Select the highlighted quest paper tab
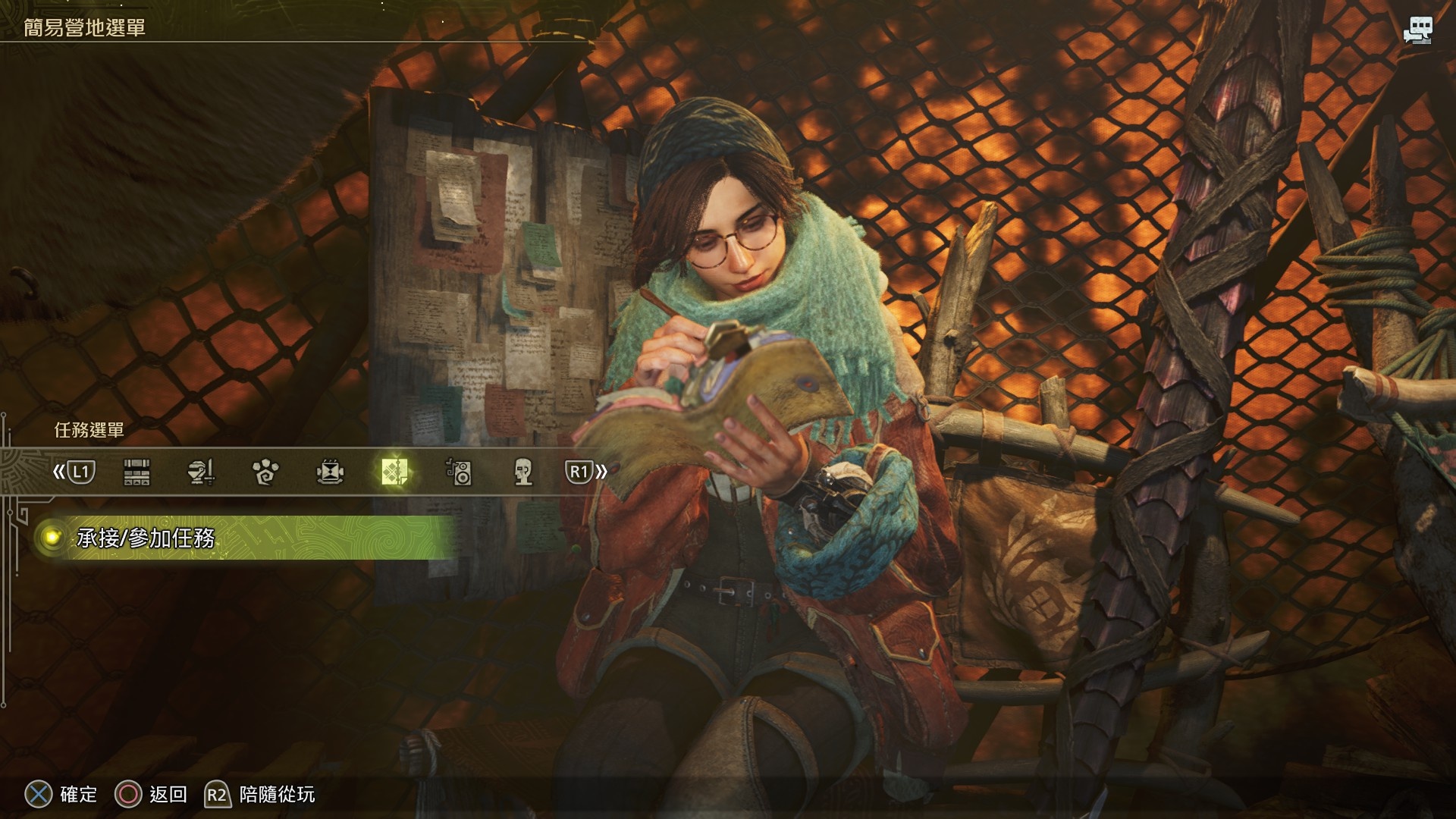This screenshot has height=819, width=1456. [x=395, y=472]
